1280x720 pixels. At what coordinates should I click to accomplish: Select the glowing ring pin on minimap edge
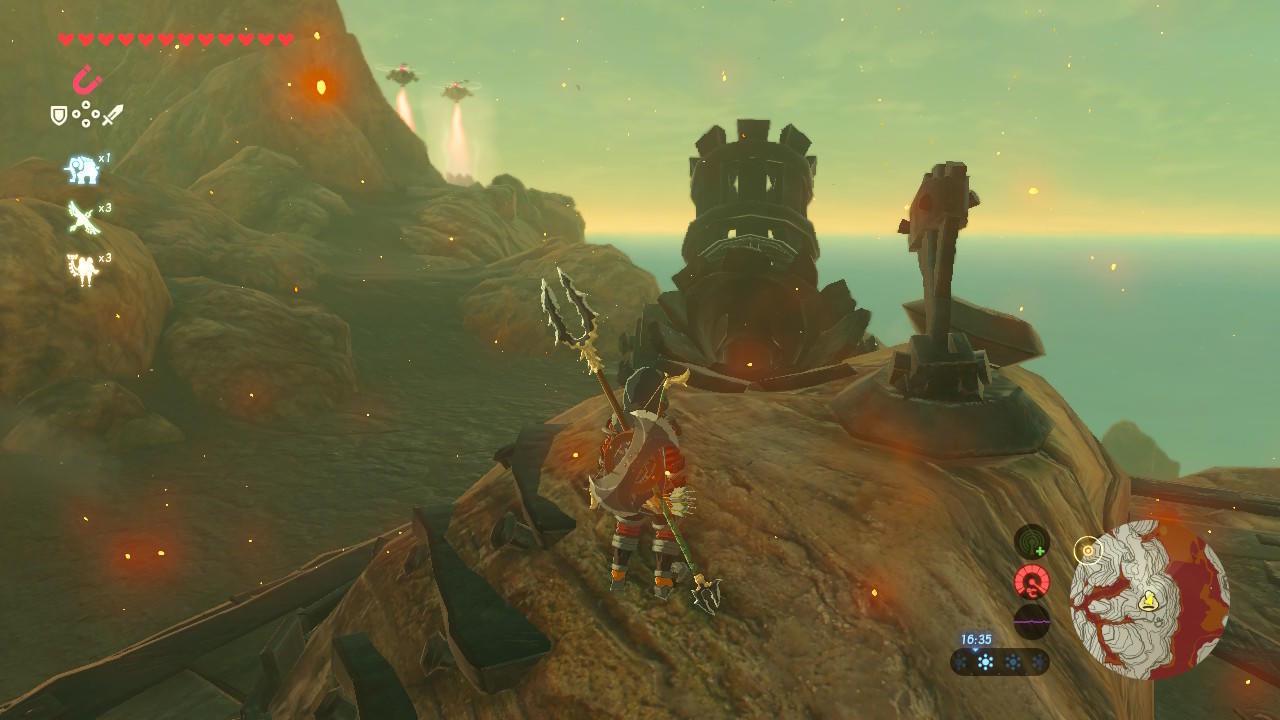coord(1087,549)
